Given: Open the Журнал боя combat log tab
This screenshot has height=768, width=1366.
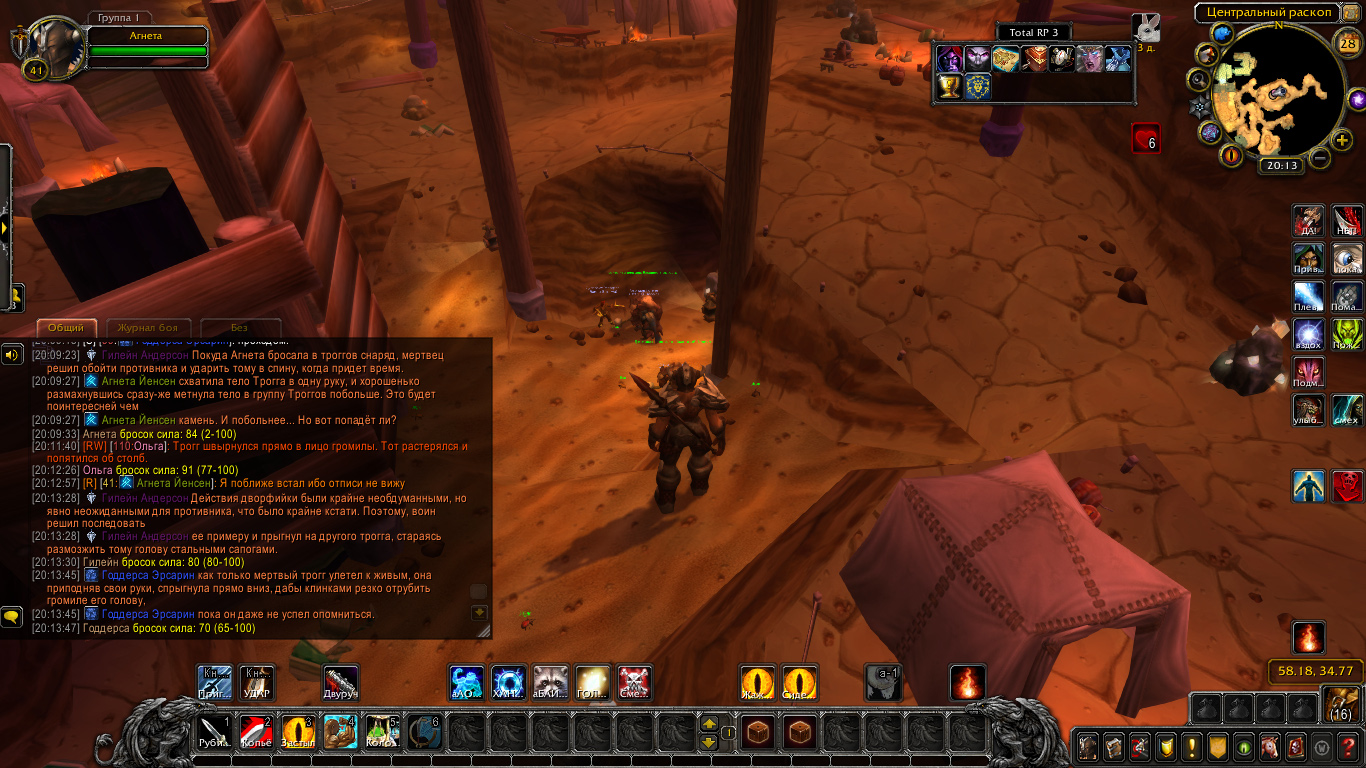Looking at the screenshot, I should click(x=148, y=328).
